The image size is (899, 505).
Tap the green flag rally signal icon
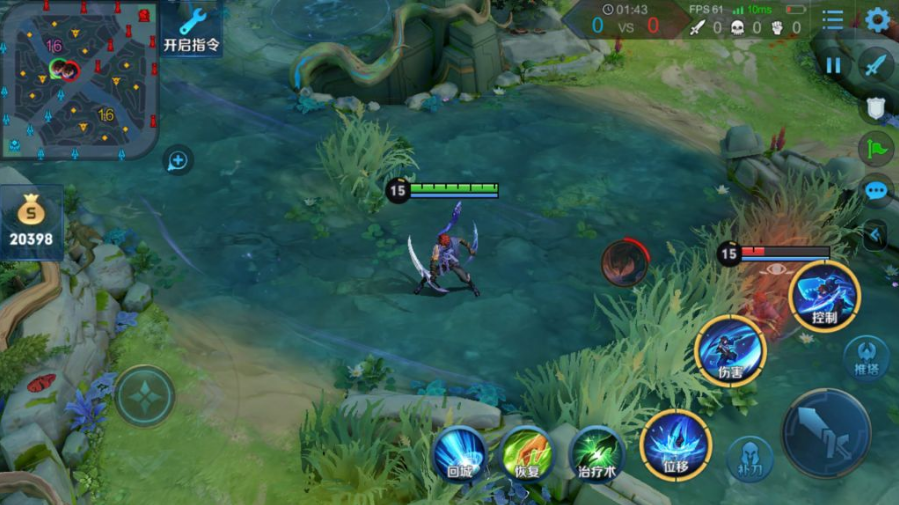tap(876, 149)
